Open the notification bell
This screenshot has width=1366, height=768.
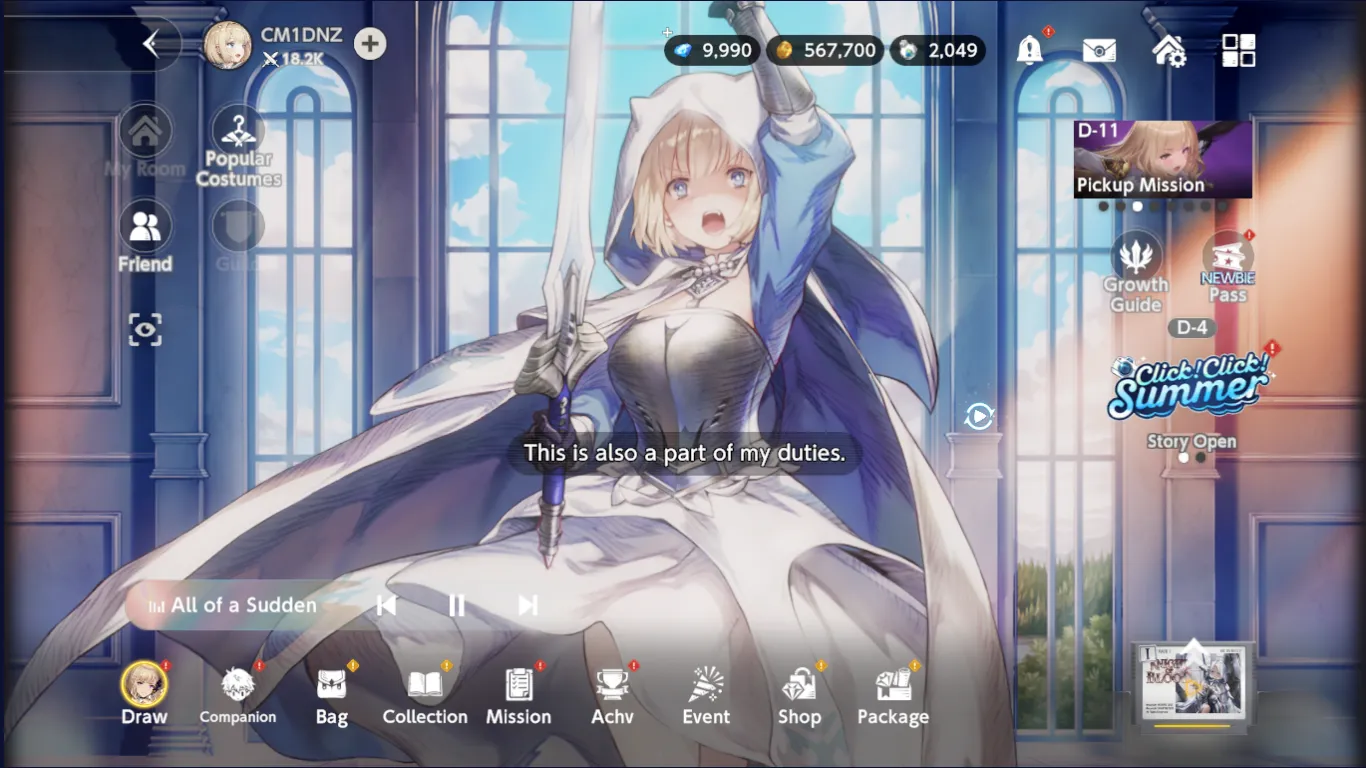point(1029,50)
